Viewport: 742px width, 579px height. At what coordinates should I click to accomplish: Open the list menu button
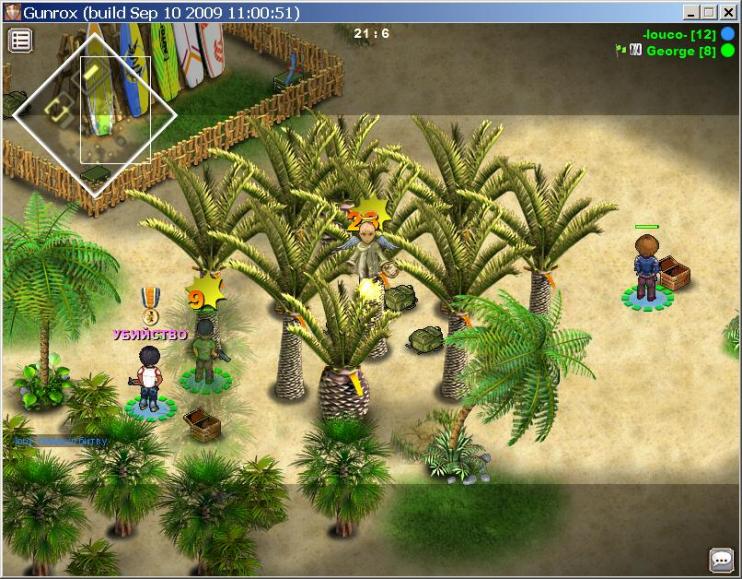pos(20,40)
